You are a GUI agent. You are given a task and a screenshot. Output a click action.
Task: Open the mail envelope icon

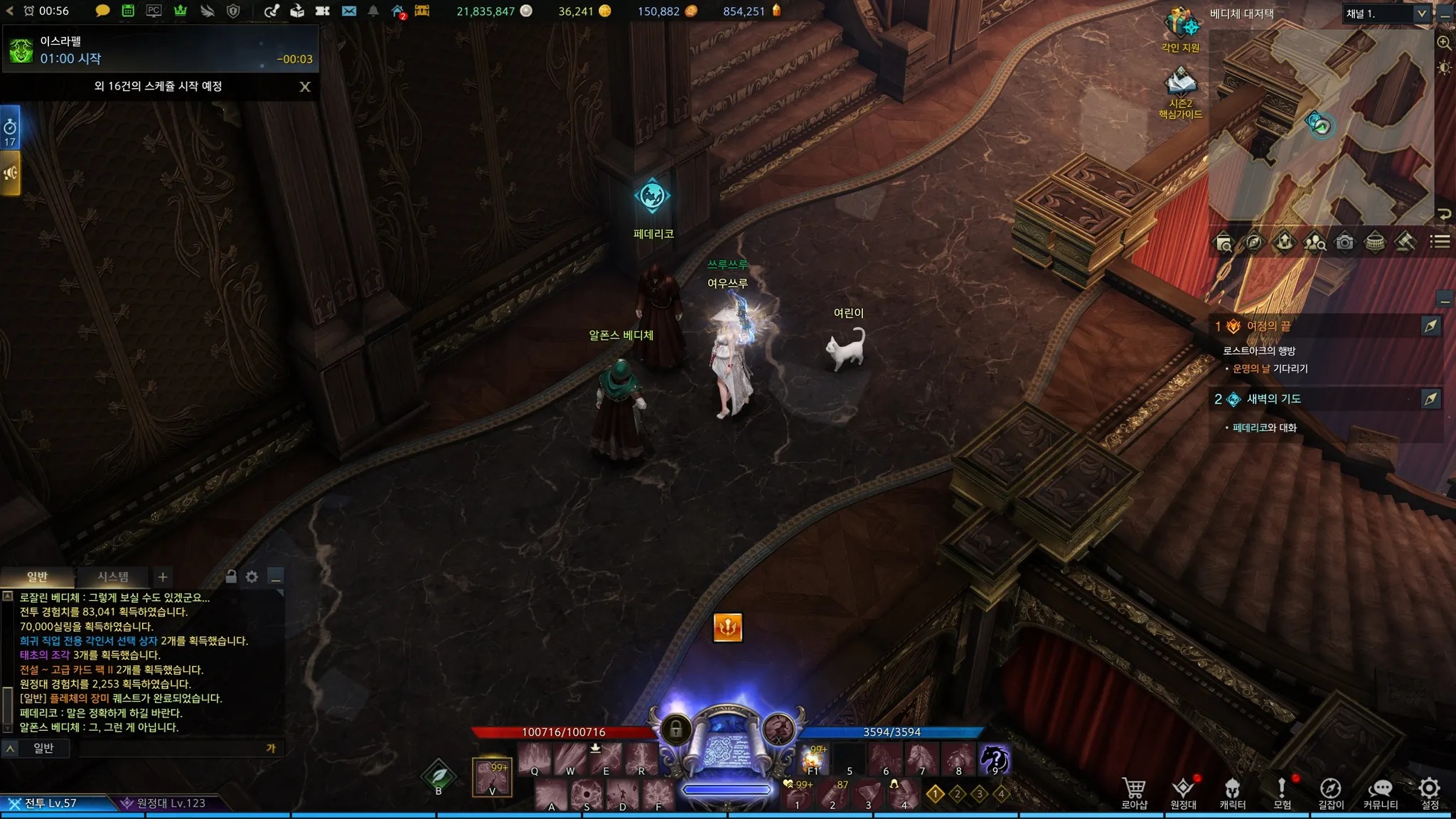[x=348, y=11]
